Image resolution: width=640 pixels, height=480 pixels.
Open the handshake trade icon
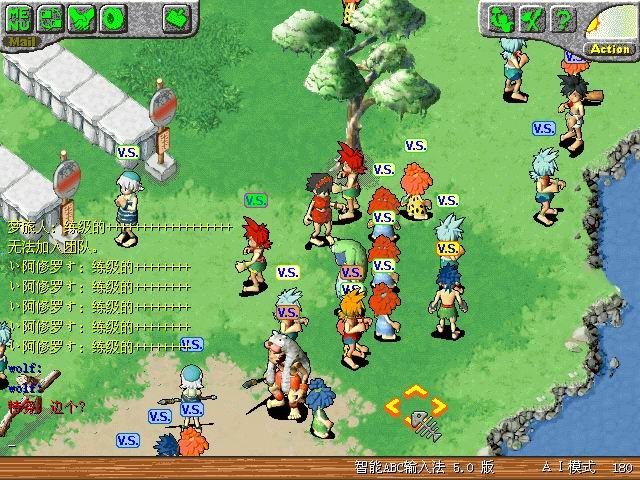point(82,18)
